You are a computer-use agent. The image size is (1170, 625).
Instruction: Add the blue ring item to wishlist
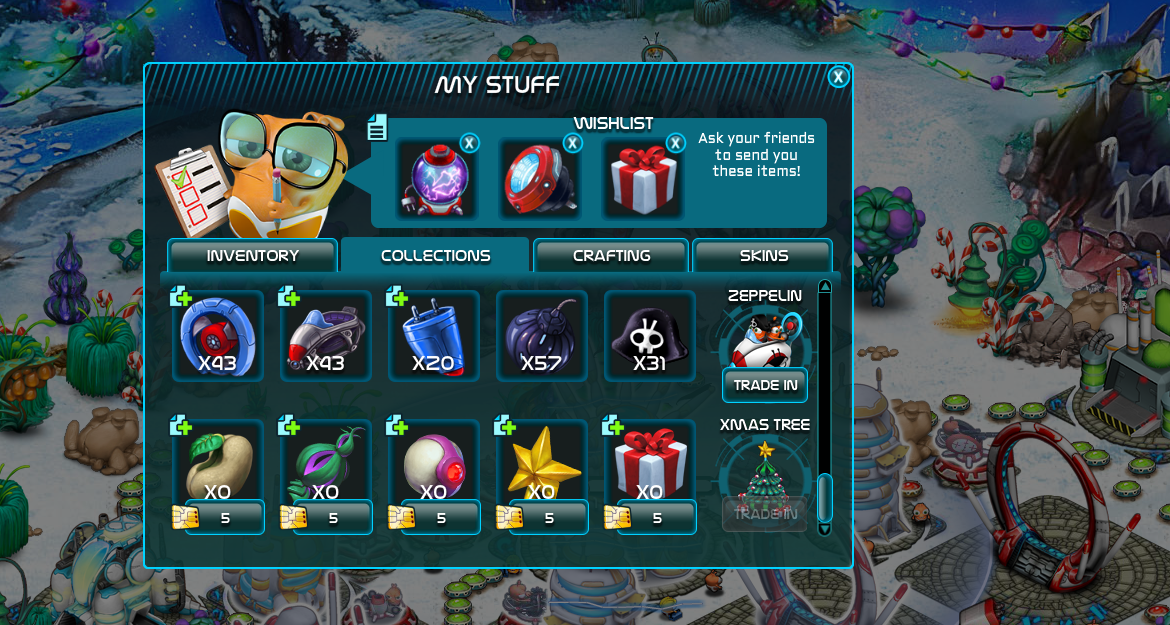pos(181,296)
